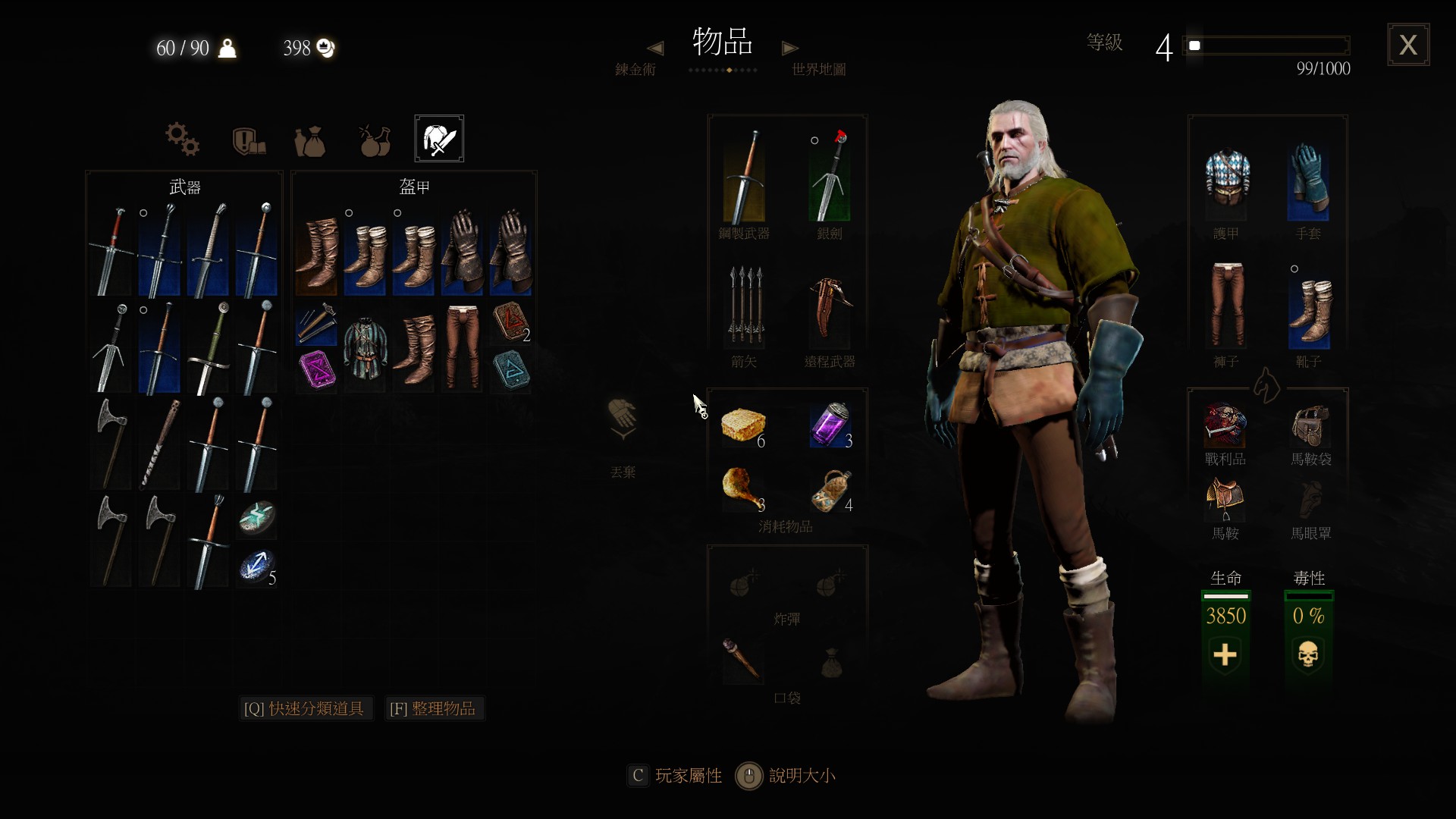Switch to the gear-icon crafting items tab
Viewport: 1456px width, 819px height.
coord(182,139)
